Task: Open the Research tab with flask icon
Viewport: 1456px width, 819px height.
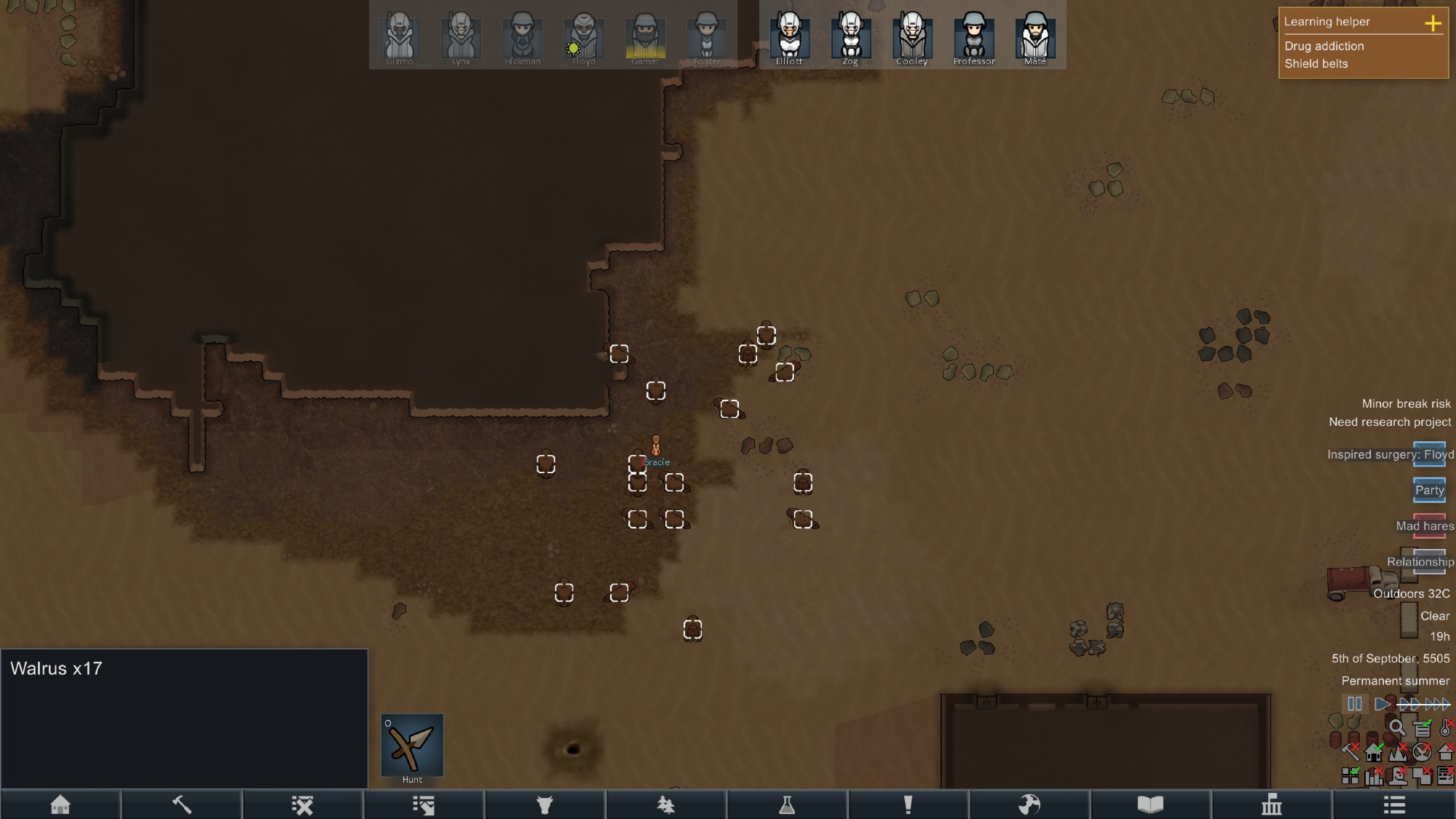Action: pos(787,804)
